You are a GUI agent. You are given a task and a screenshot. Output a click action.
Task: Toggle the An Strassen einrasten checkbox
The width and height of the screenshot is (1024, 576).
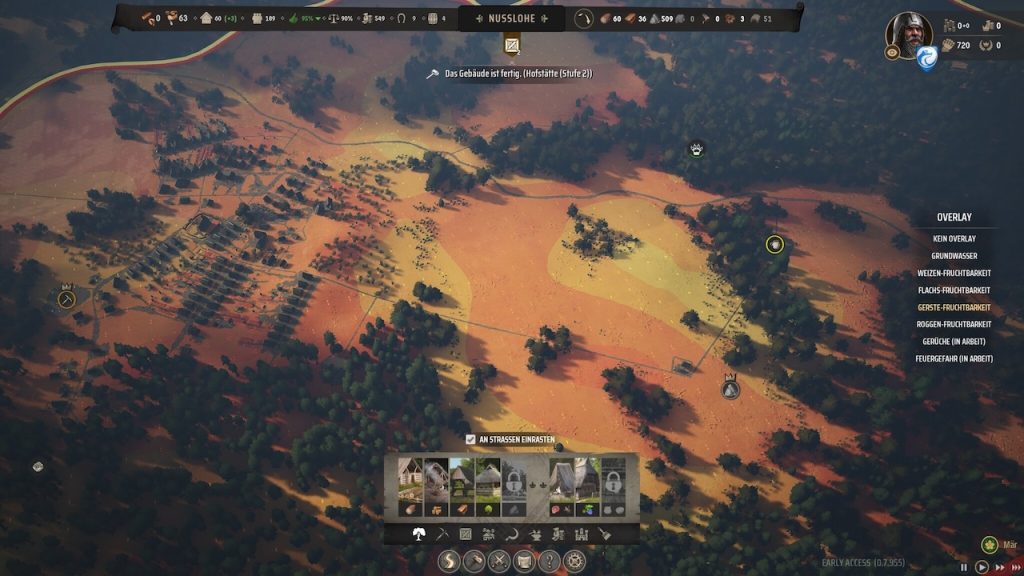(471, 439)
